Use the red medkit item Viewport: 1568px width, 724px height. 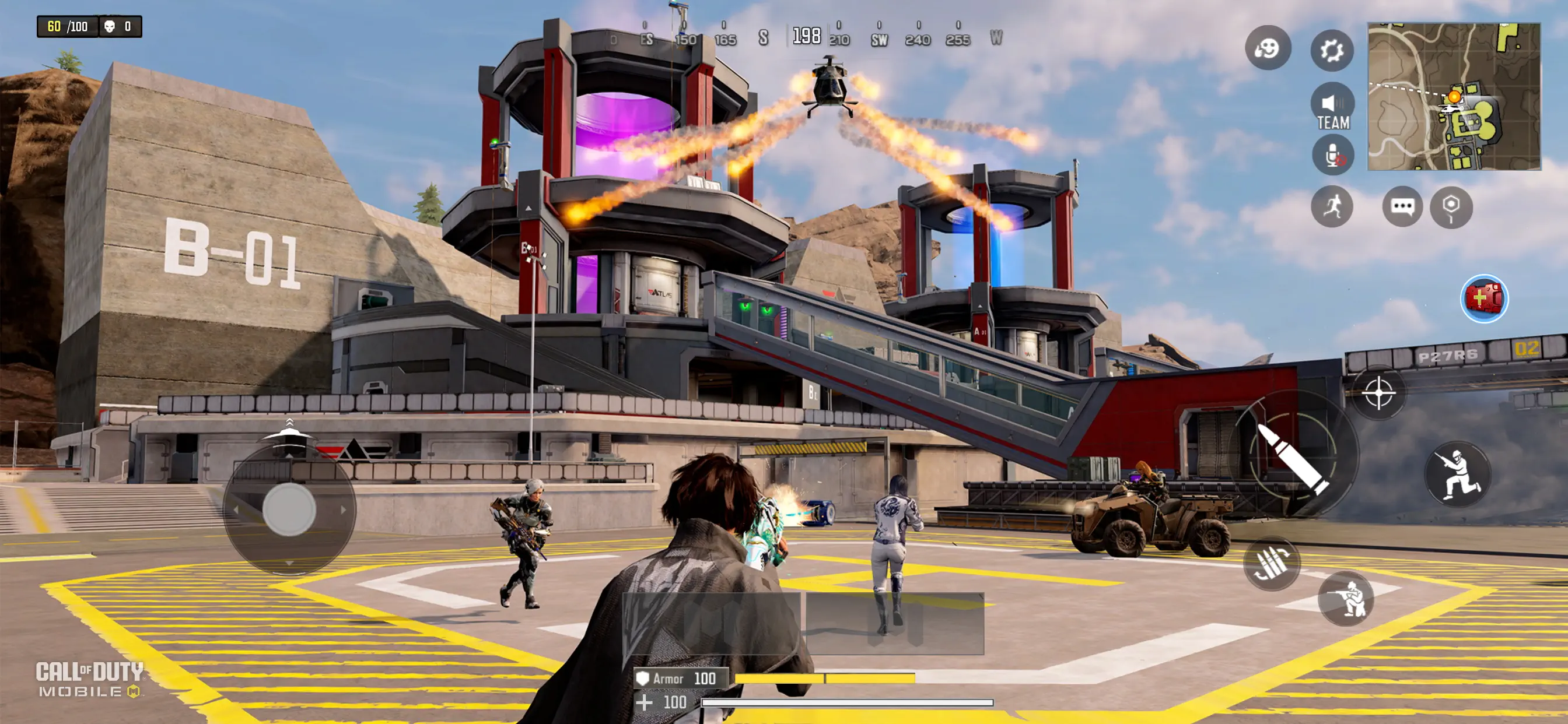1484,298
